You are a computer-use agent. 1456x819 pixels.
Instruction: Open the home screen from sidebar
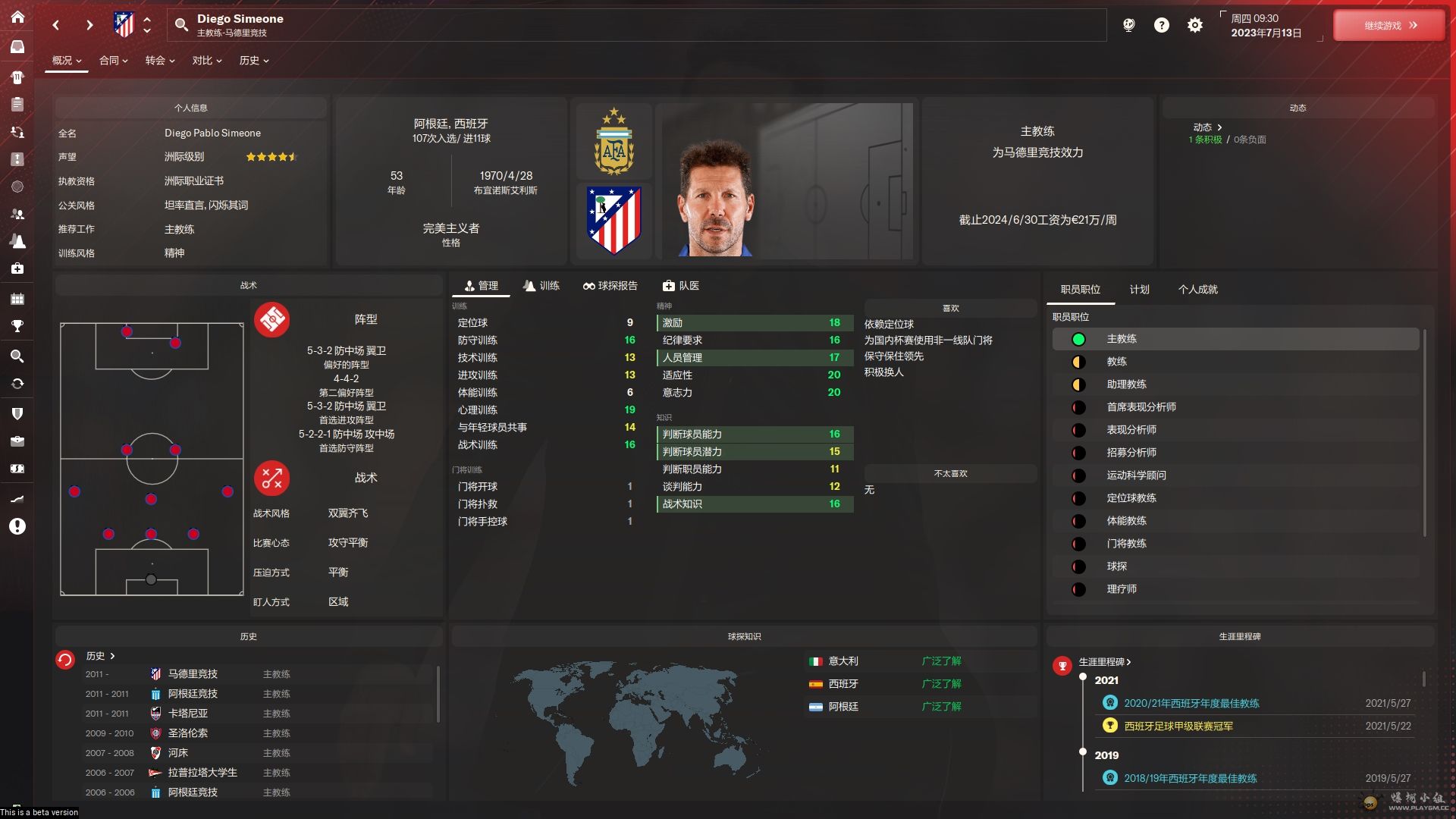pyautogui.click(x=17, y=17)
